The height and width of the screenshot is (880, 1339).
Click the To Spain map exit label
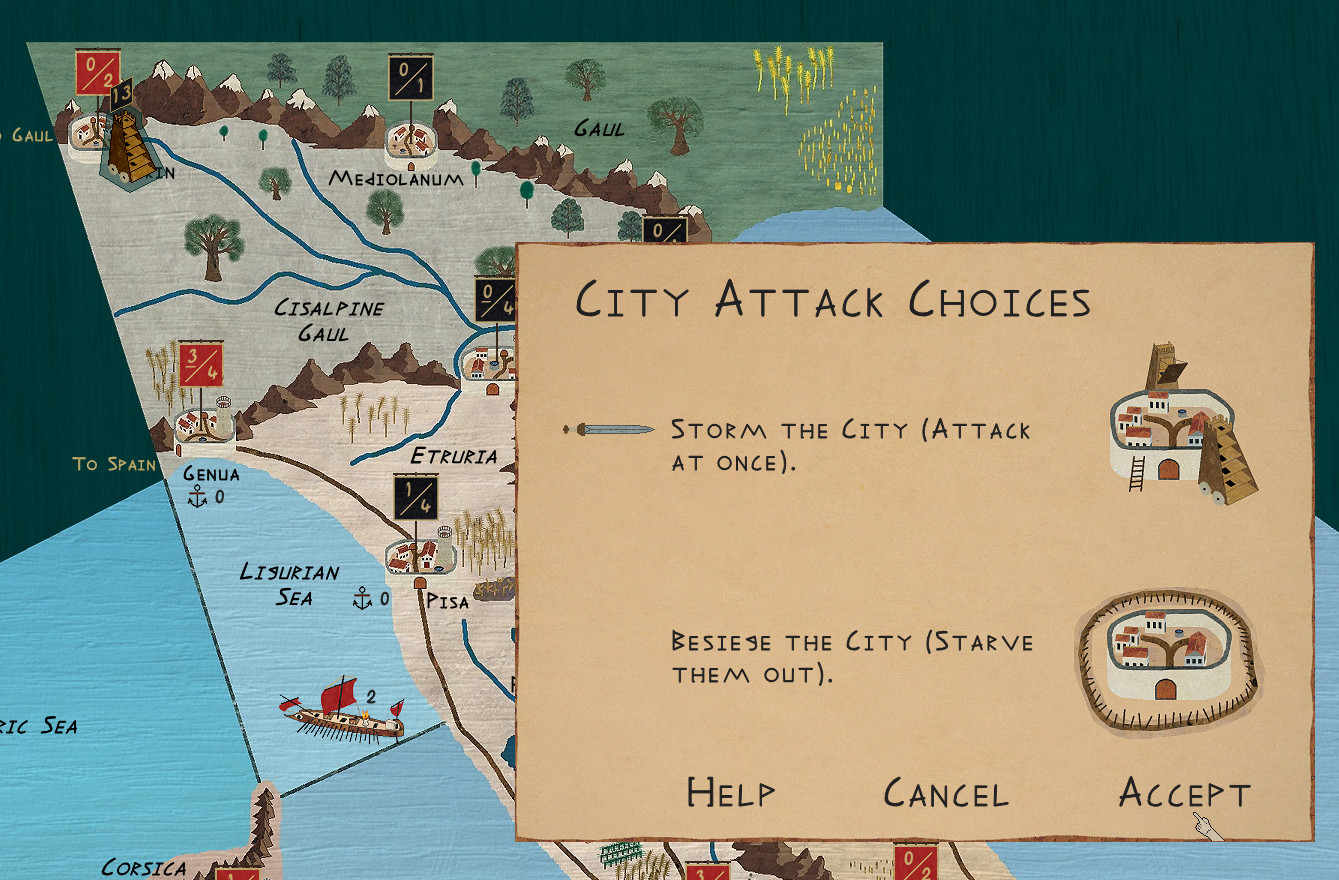point(114,464)
